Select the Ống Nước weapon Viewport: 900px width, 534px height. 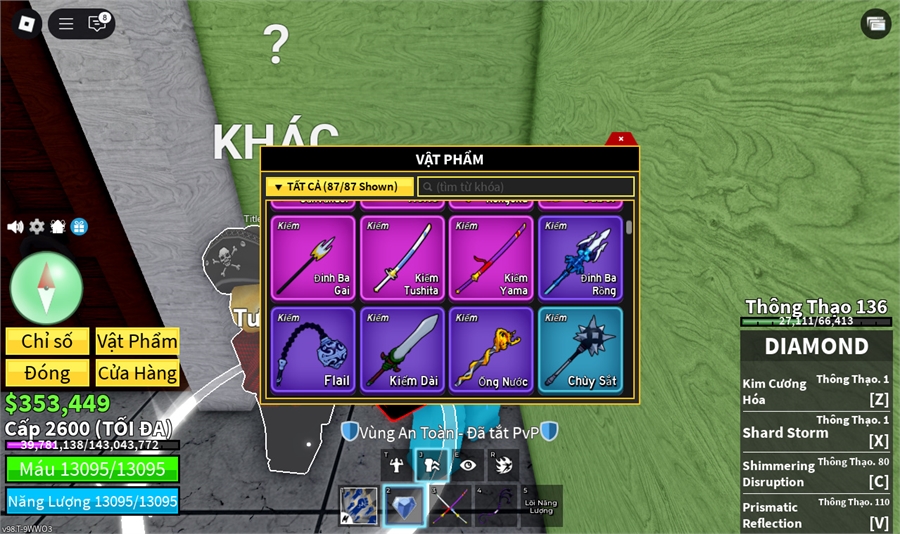pos(491,349)
